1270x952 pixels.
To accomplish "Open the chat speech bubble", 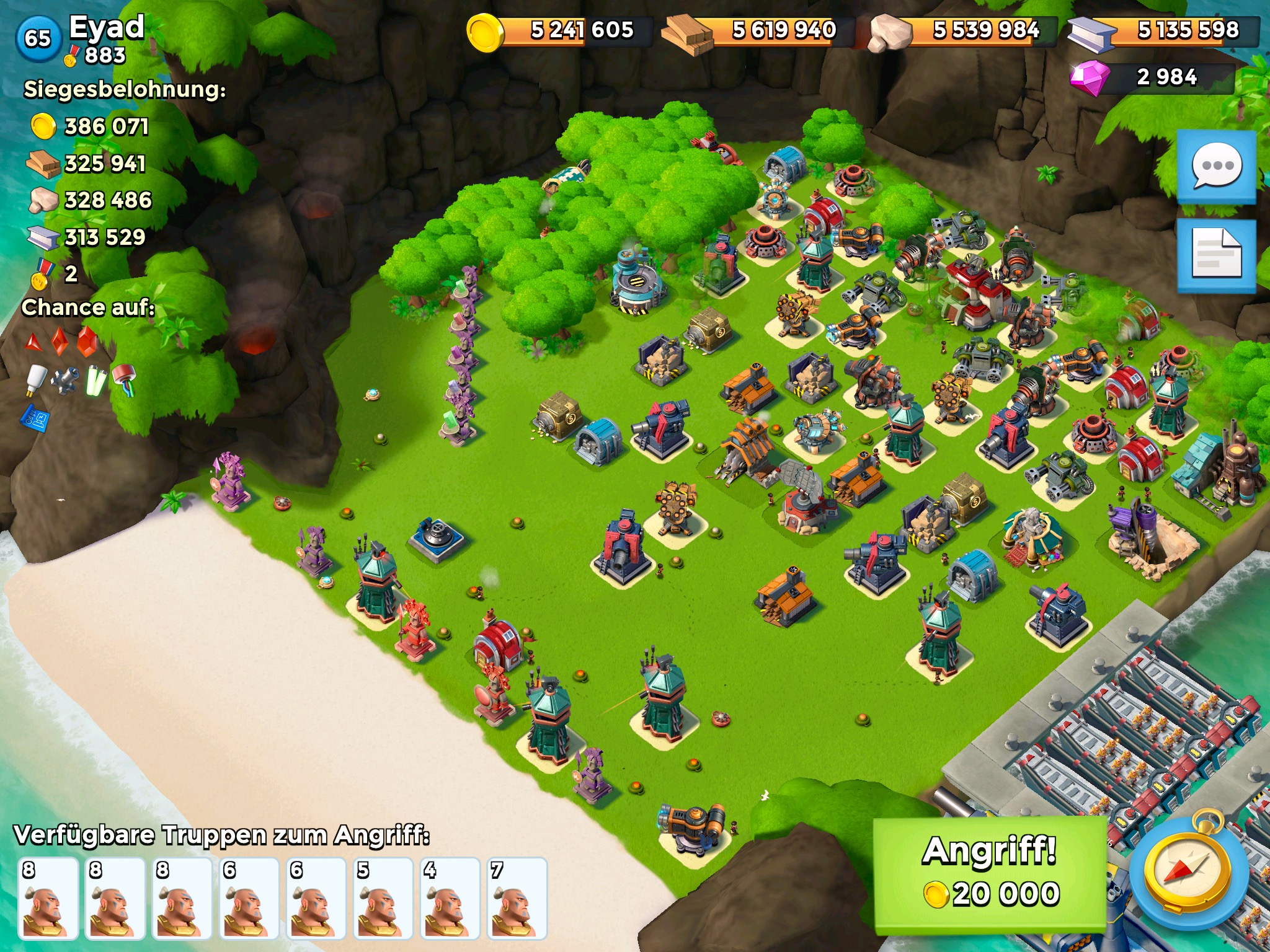I will [x=1217, y=166].
